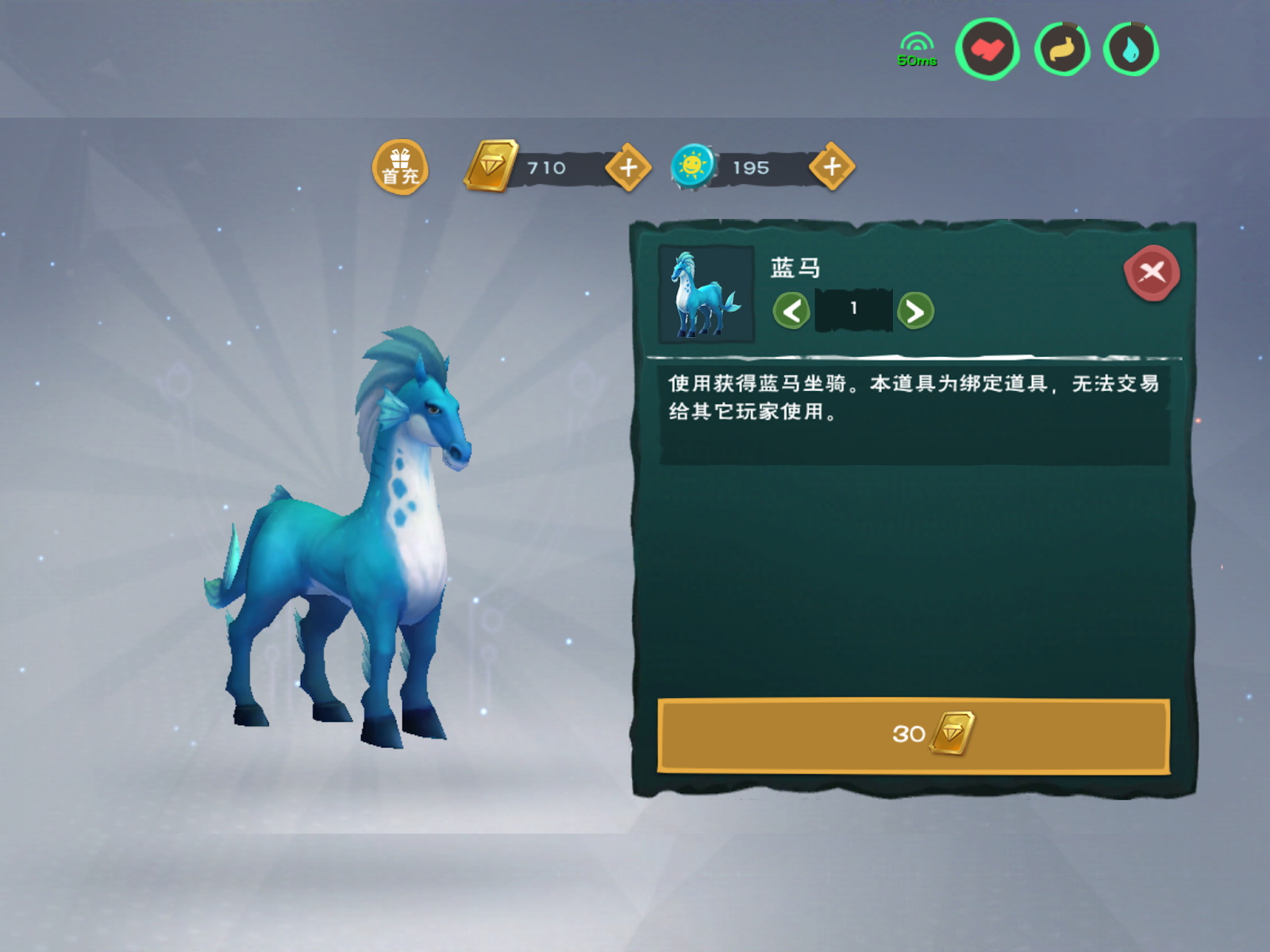1270x952 pixels.
Task: Open the red health status ring
Action: [987, 48]
